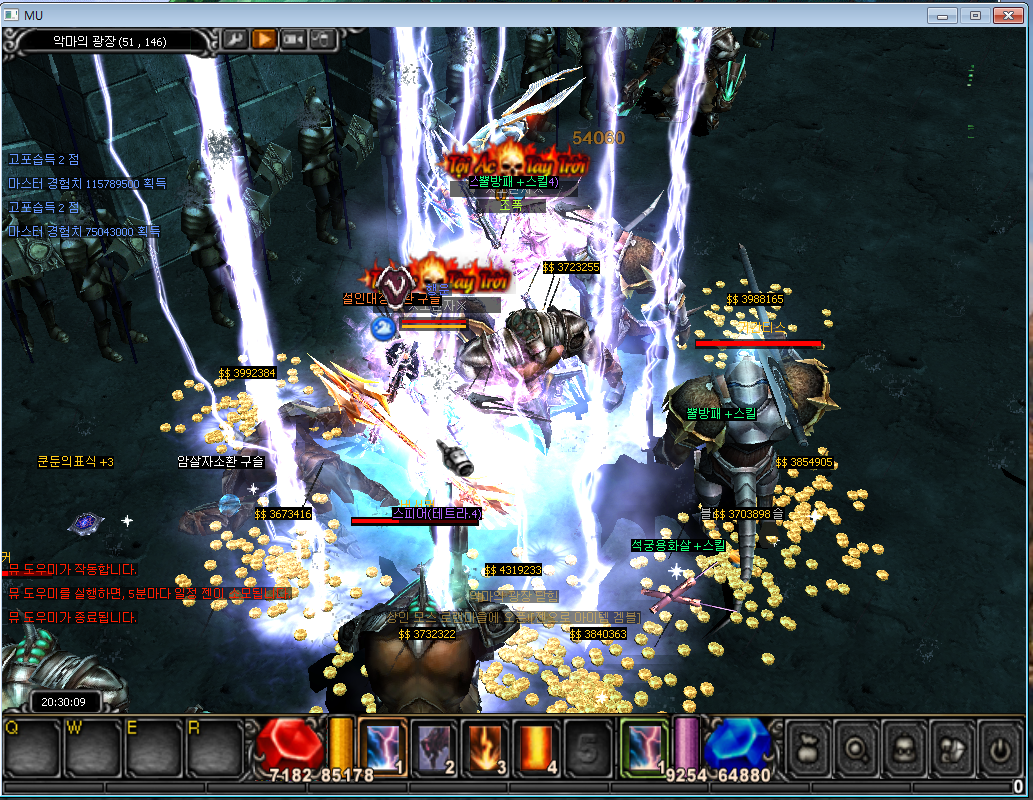
Task: Select the Q item hotkey slot
Action: [31, 748]
